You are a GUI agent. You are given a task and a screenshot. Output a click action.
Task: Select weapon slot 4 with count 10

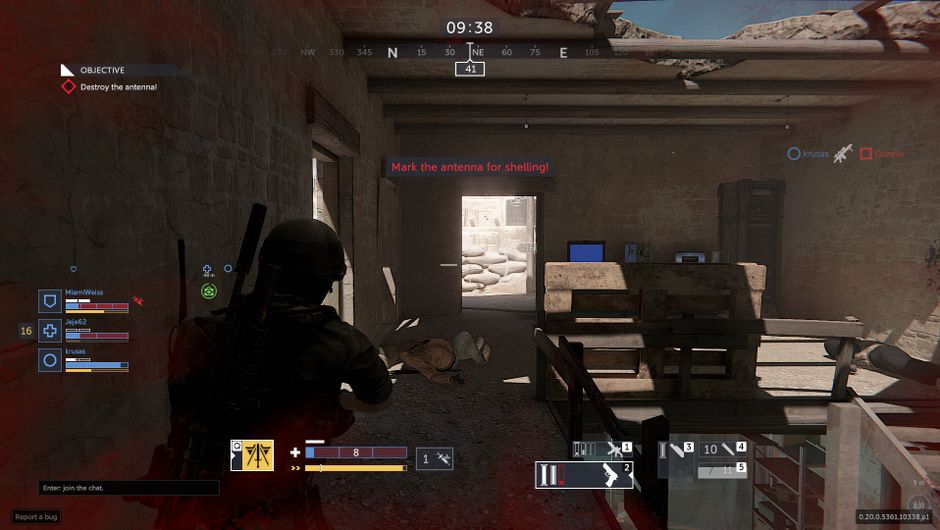(x=722, y=450)
